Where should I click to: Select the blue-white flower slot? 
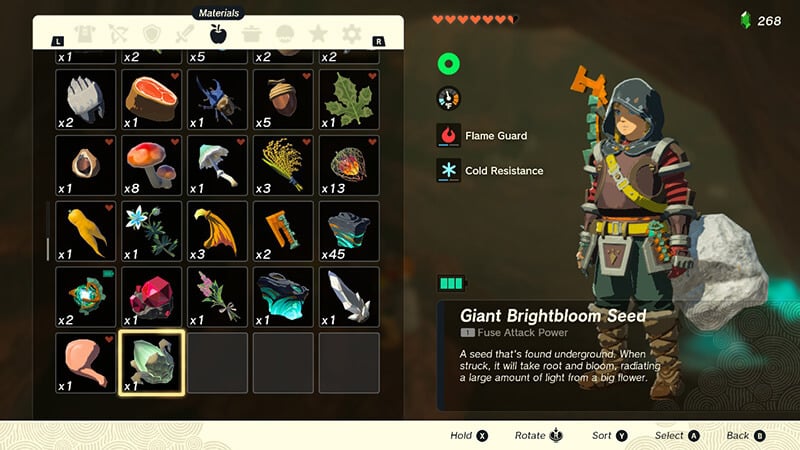pyautogui.click(x=151, y=230)
